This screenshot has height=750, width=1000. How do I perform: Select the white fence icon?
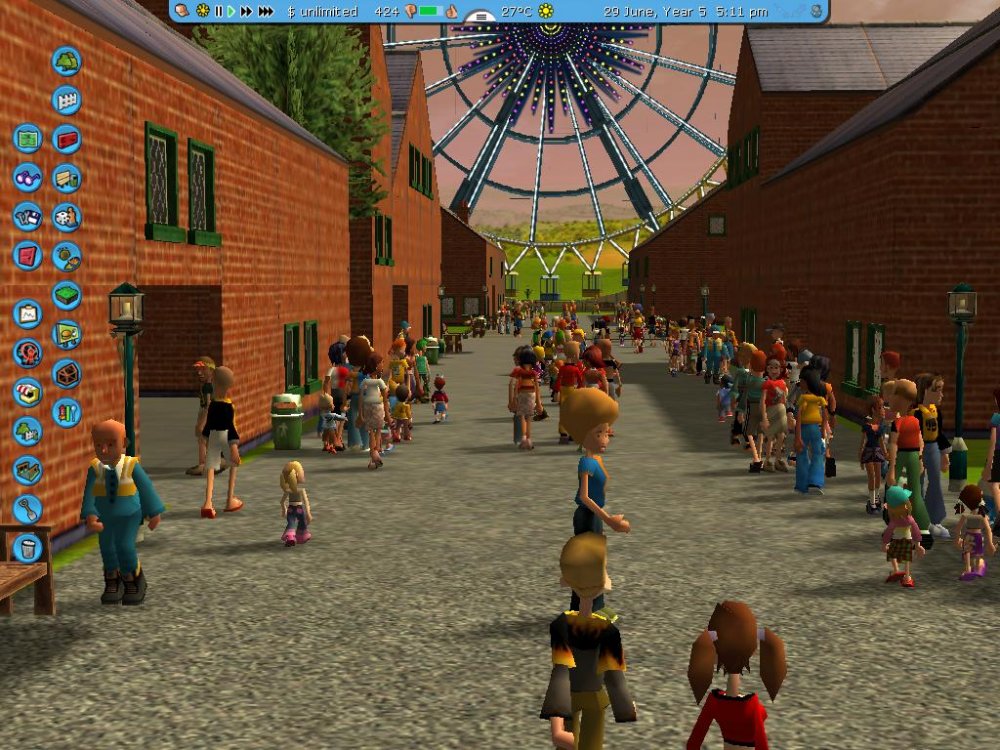(66, 100)
